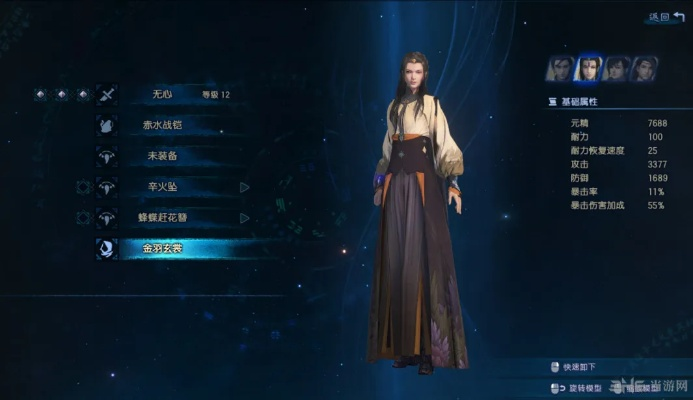Click the sword icon next to 无心
693x400 pixels.
pos(106,95)
